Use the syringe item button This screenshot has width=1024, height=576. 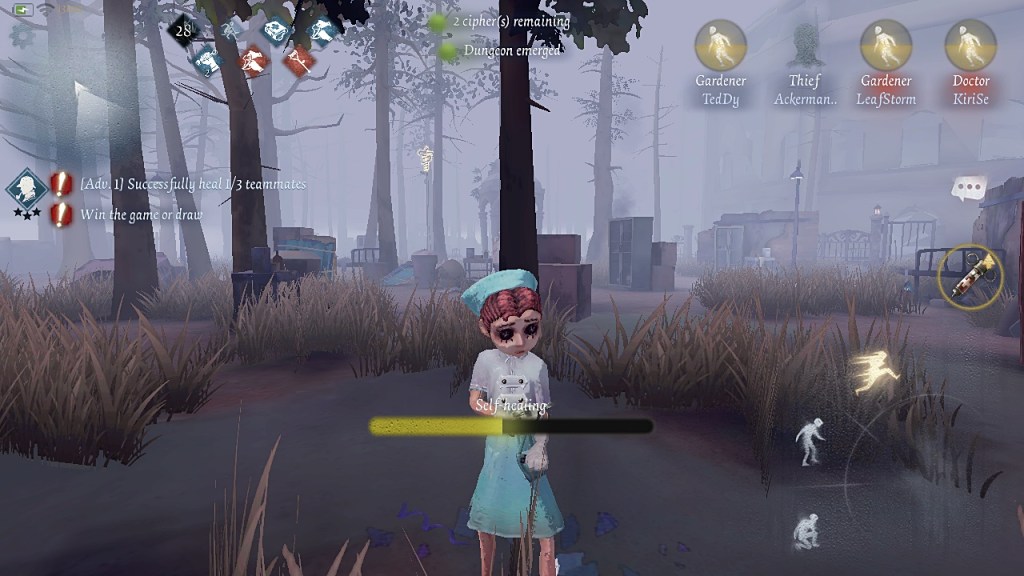pos(971,274)
